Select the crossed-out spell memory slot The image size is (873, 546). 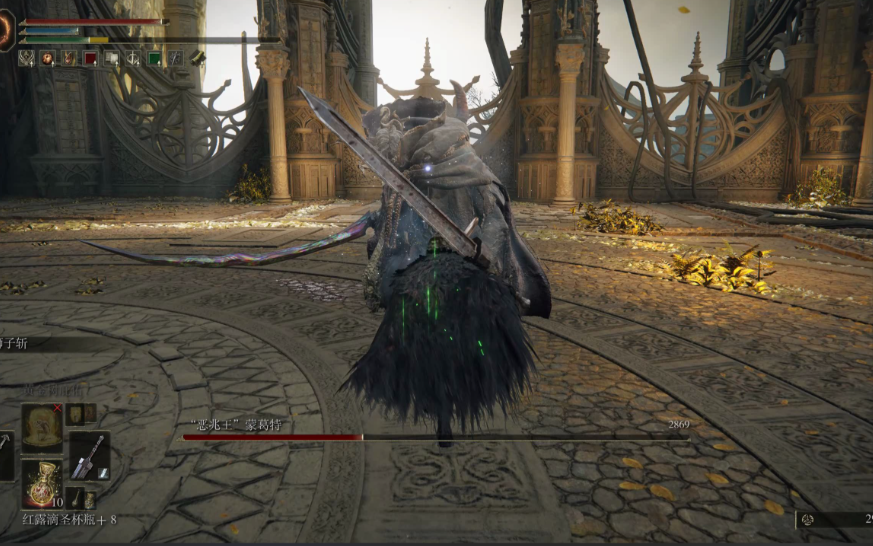(42, 426)
